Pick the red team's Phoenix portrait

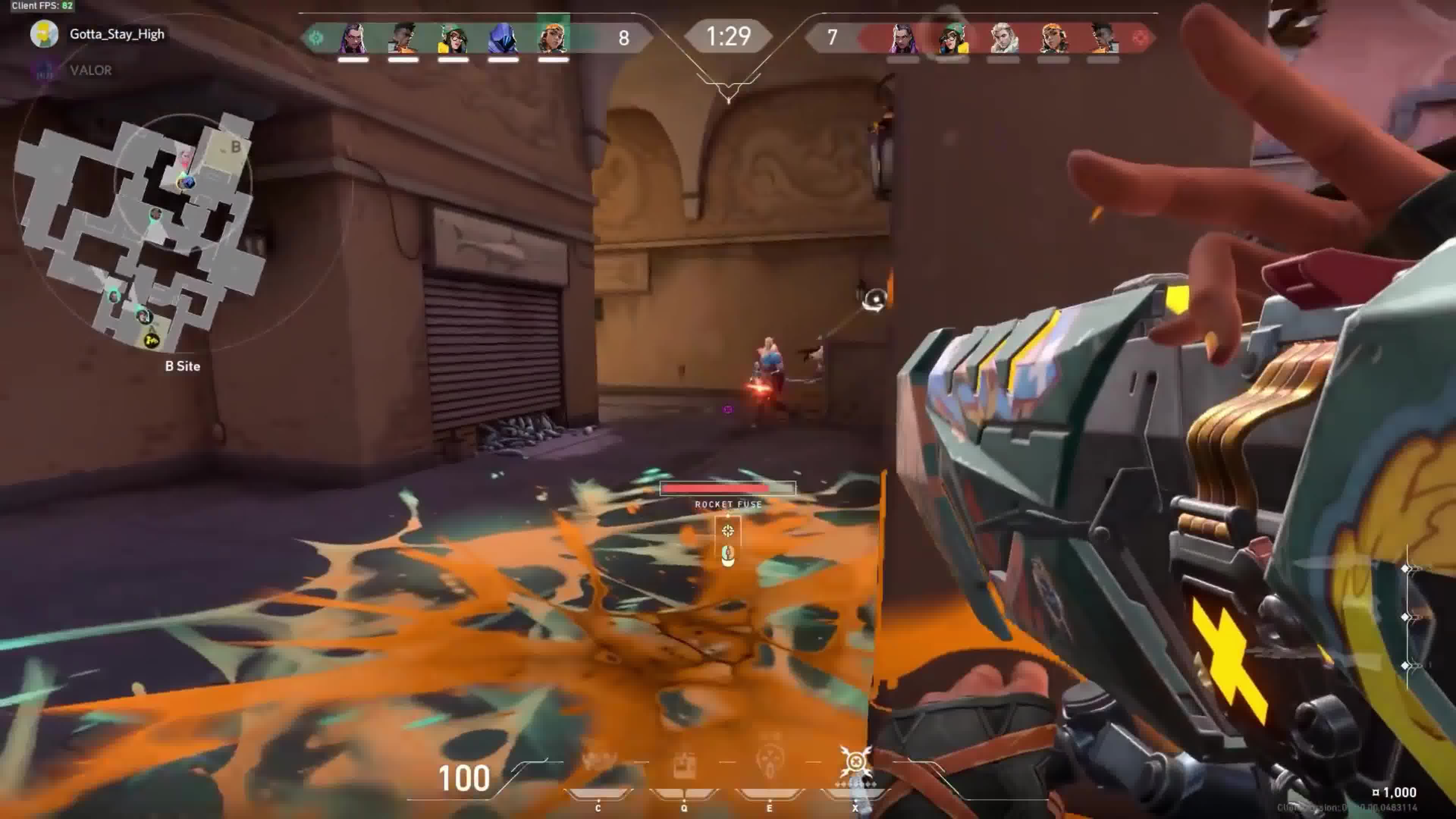click(x=1102, y=38)
